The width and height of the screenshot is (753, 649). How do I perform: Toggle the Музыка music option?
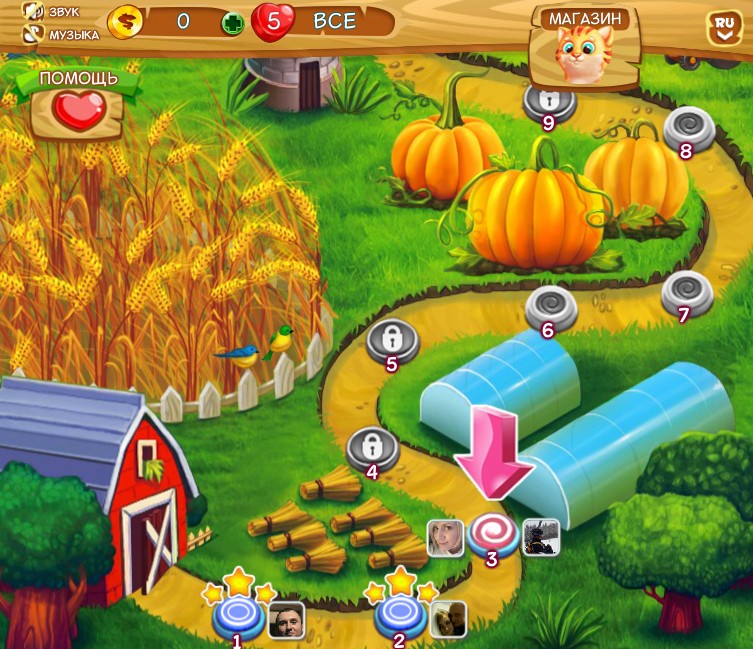[x=36, y=34]
